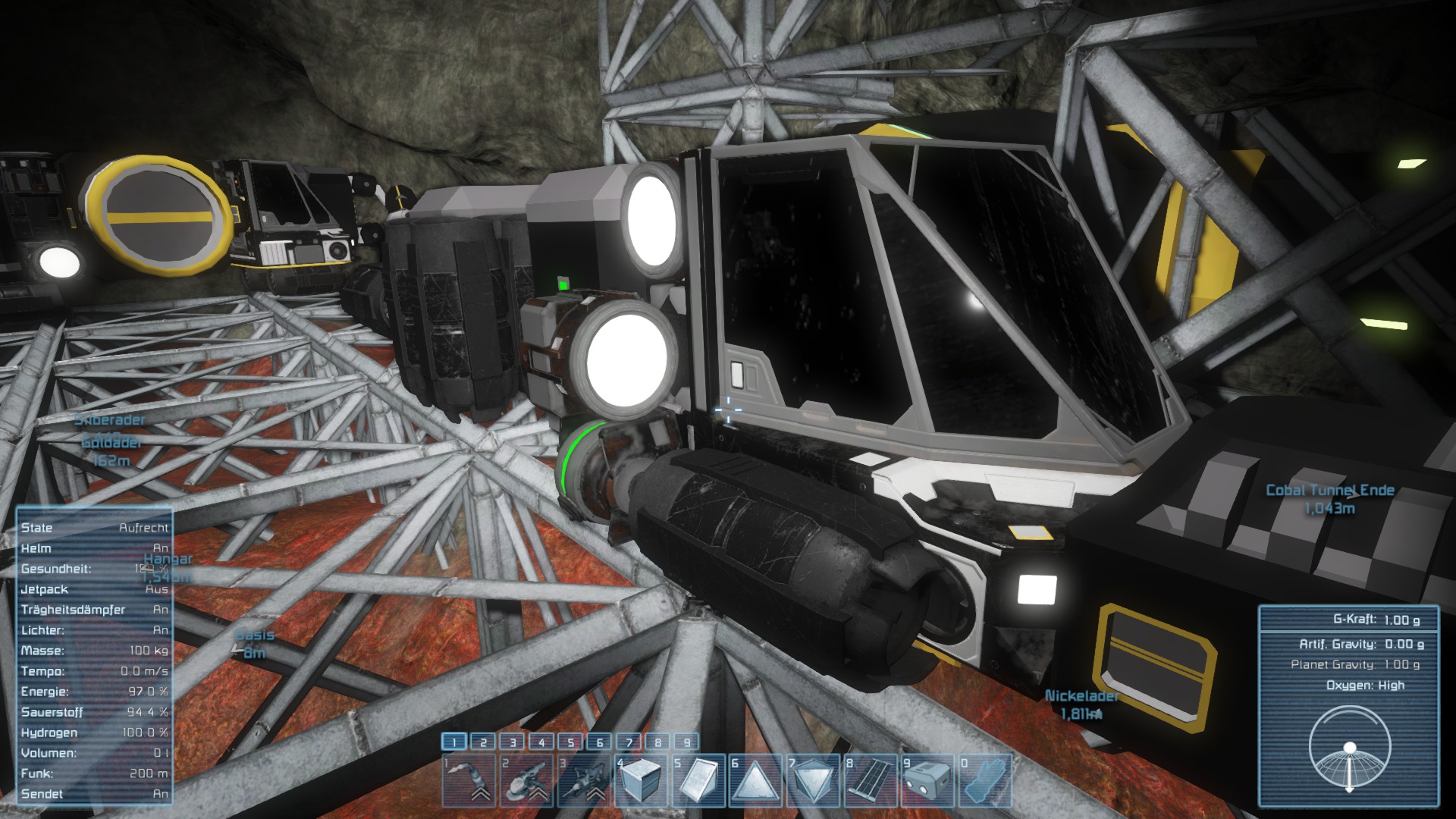Pick the box-shaped block with two lights
1456x819 pixels.
[927, 780]
